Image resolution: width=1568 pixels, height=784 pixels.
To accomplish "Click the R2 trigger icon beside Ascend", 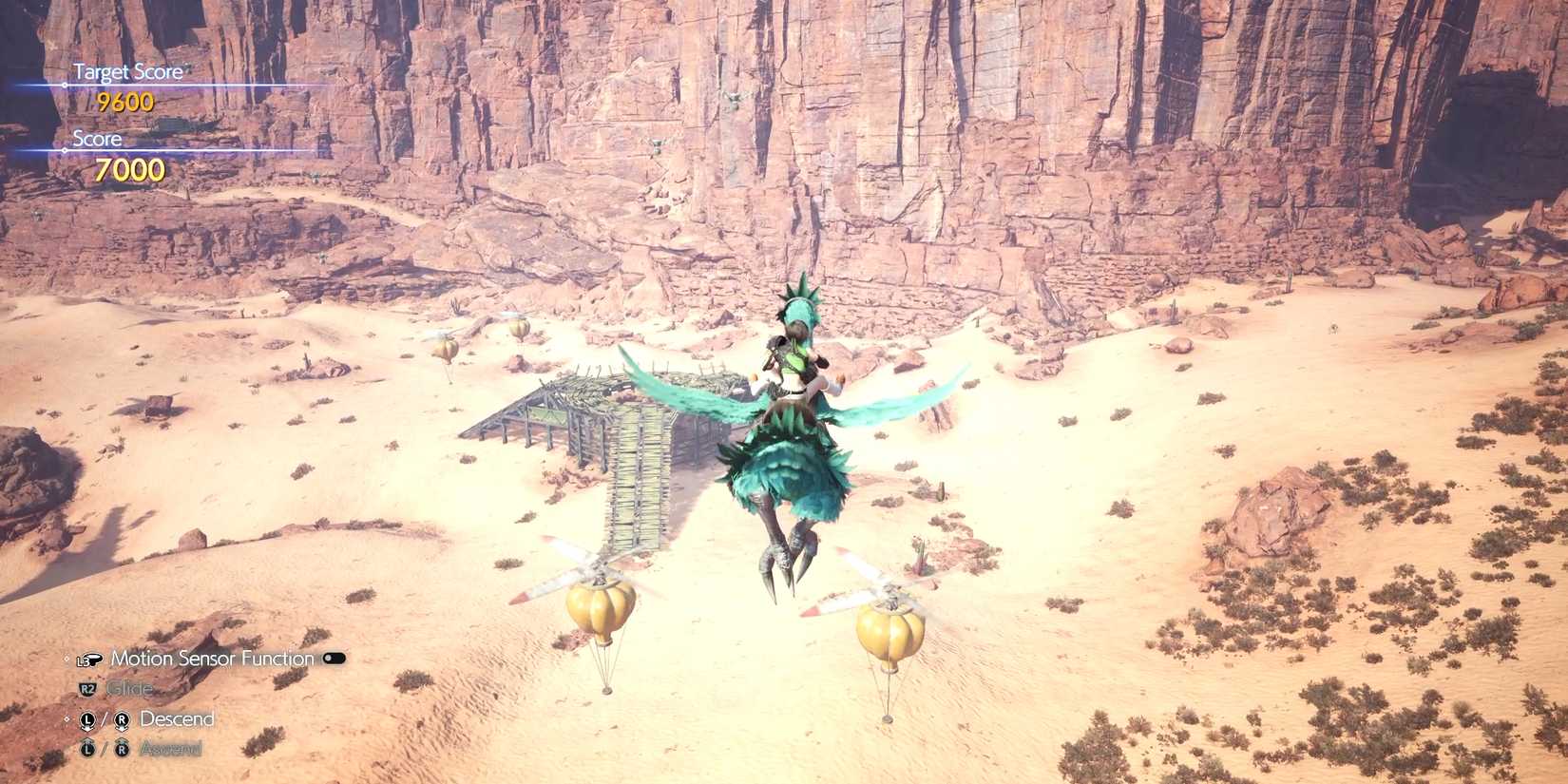I will [x=123, y=748].
